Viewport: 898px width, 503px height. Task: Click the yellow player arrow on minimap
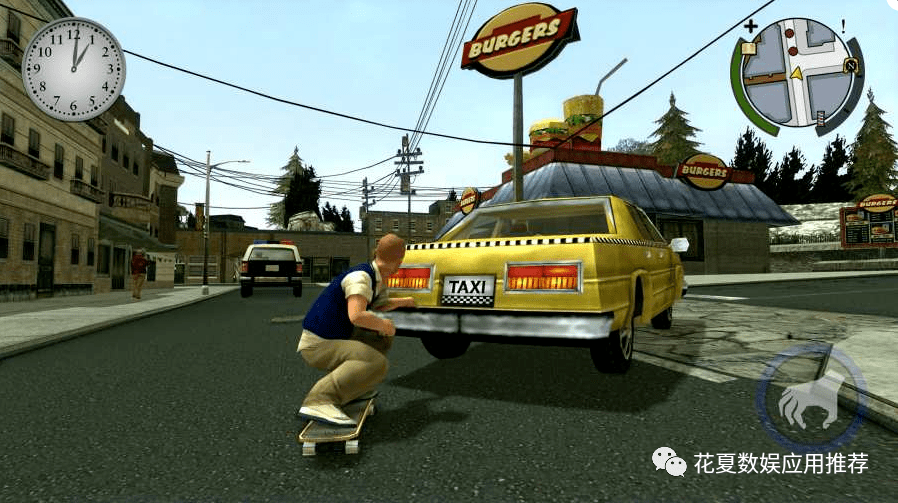pos(796,73)
